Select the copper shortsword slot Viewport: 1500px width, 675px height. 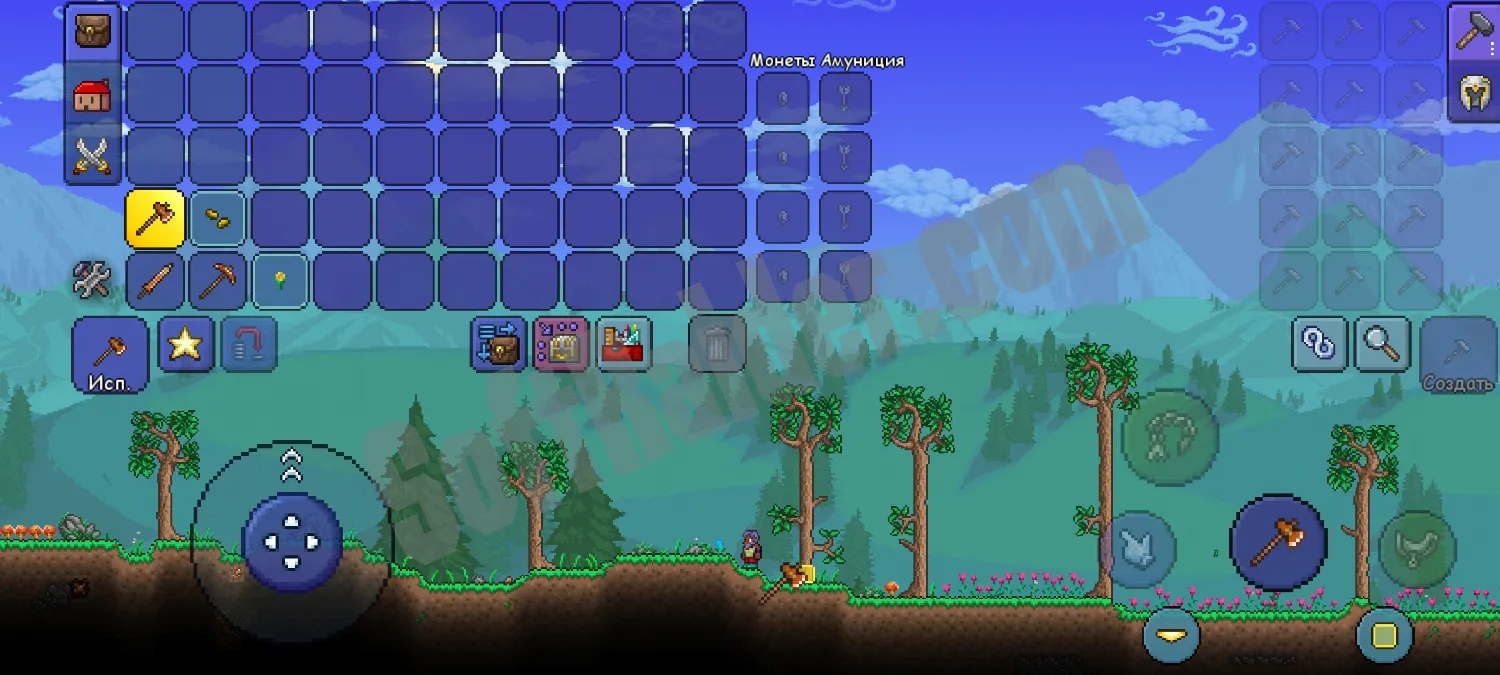pyautogui.click(x=155, y=280)
